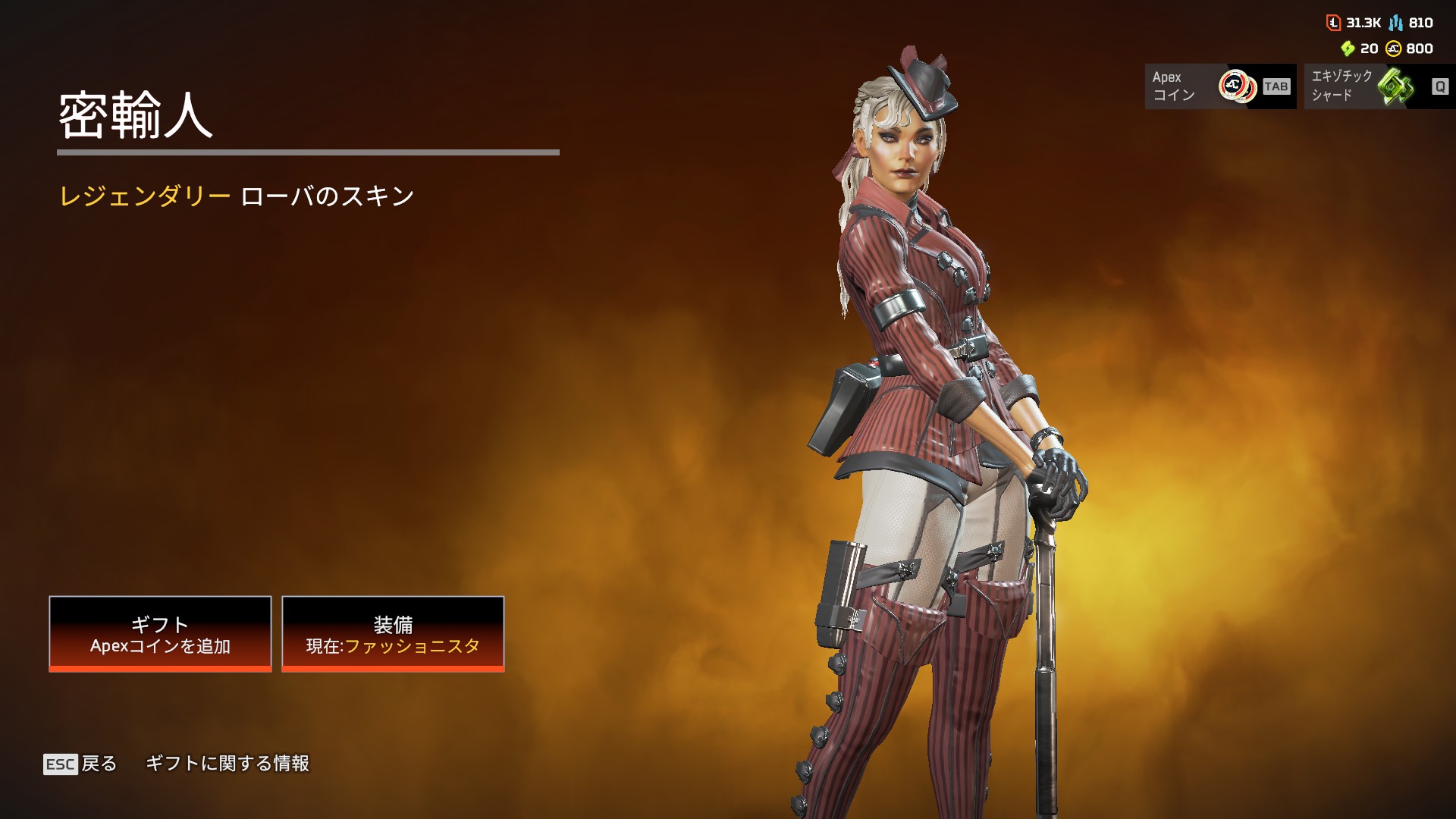Go back with the 戻る button
This screenshot has height=819, width=1456.
click(x=81, y=764)
